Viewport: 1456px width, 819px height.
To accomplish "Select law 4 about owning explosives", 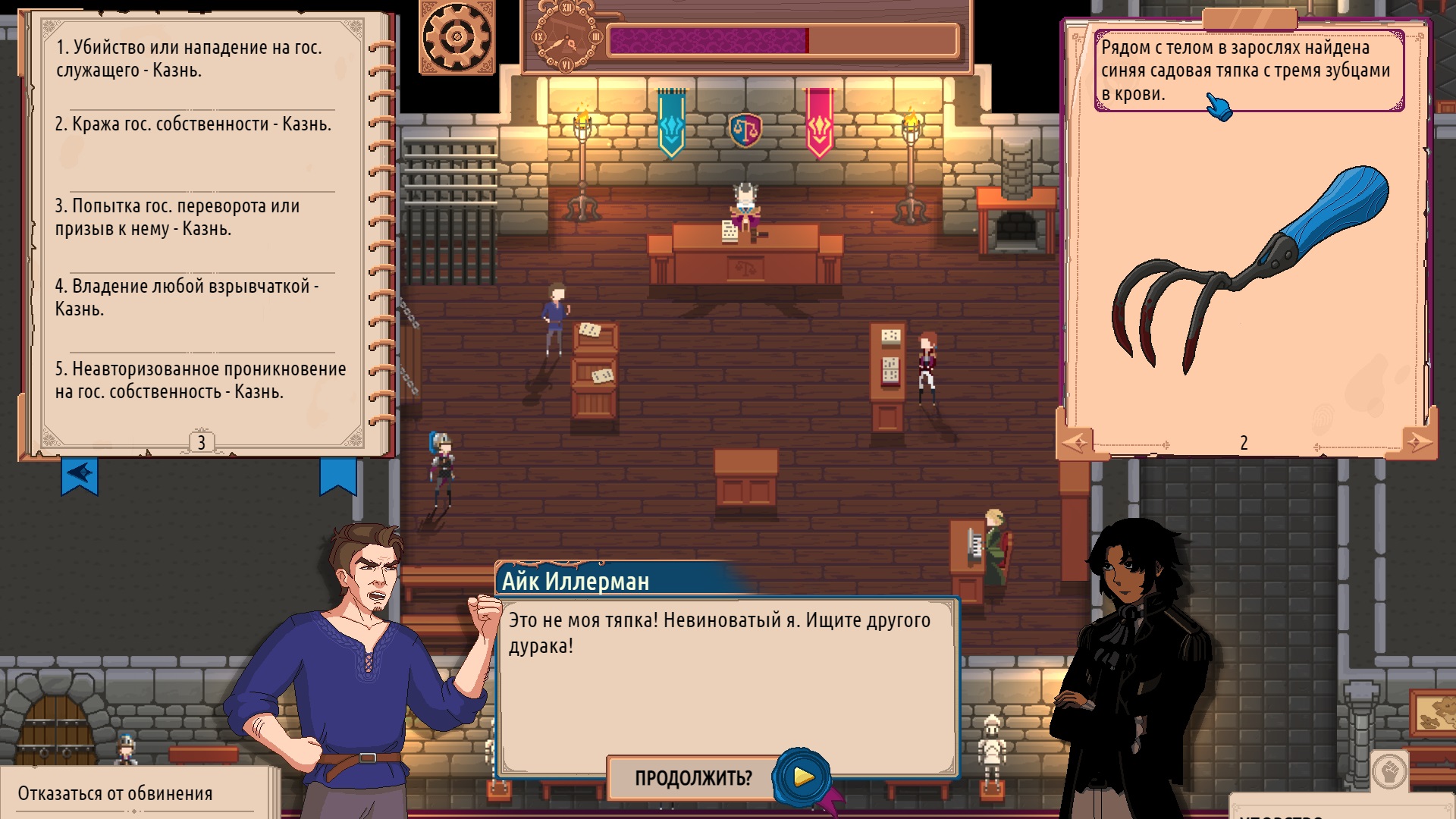I will tap(187, 297).
